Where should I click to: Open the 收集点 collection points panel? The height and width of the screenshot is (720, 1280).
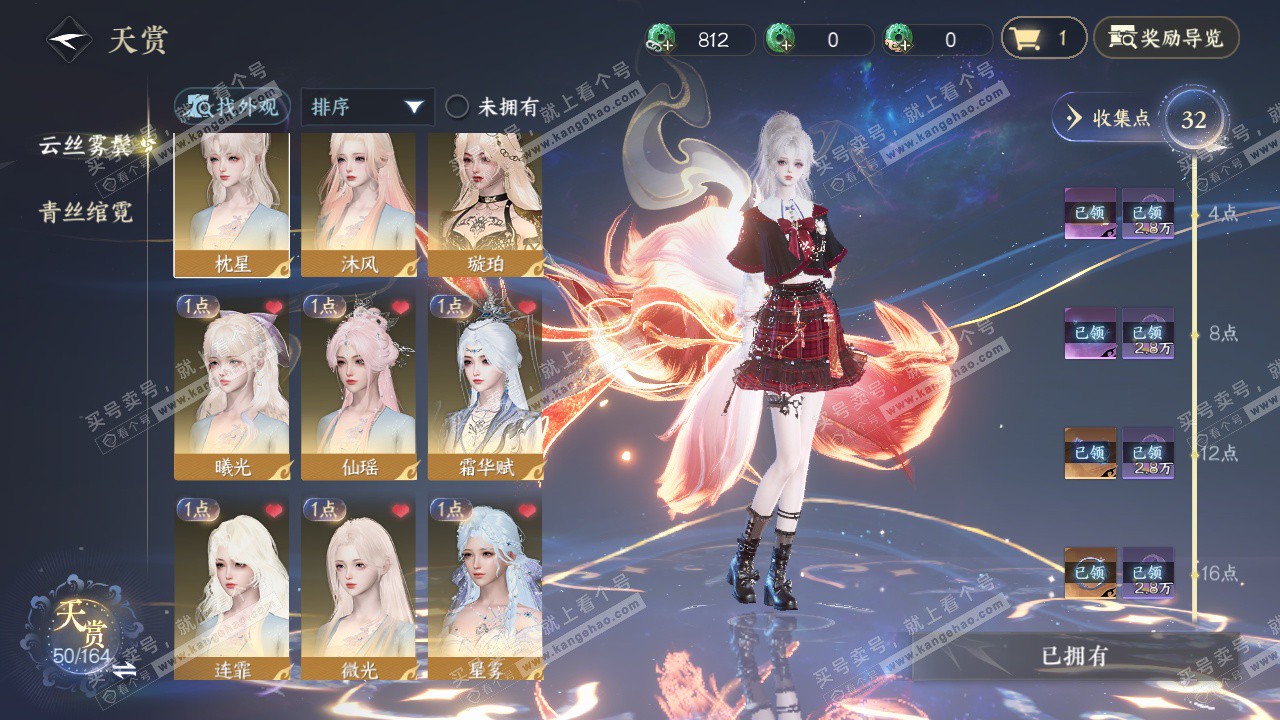click(x=1108, y=118)
